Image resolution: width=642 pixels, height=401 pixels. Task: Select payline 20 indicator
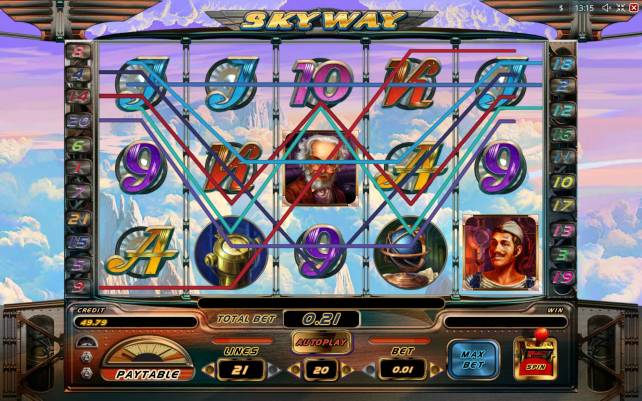tap(79, 121)
